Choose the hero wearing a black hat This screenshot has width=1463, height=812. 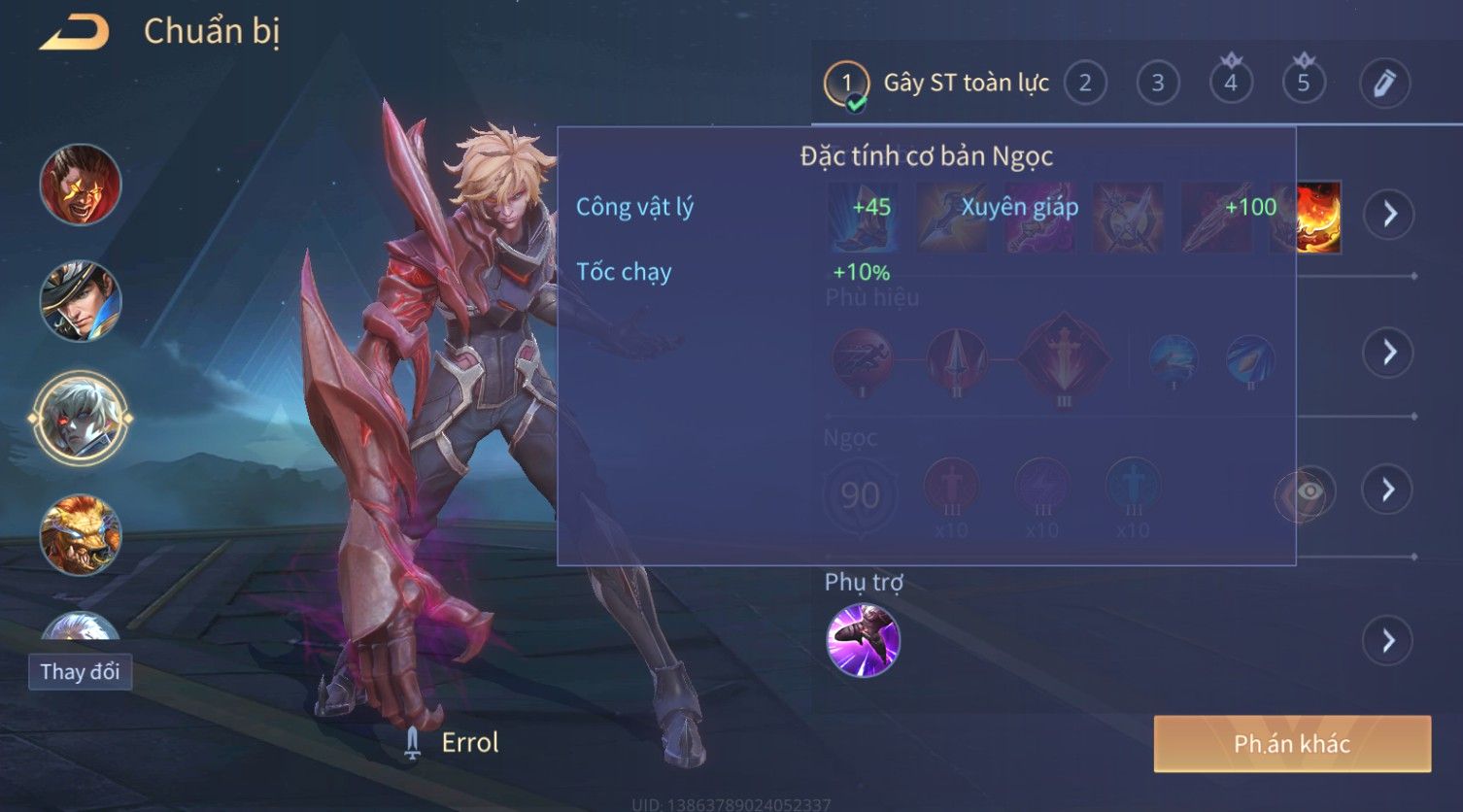coord(81,301)
